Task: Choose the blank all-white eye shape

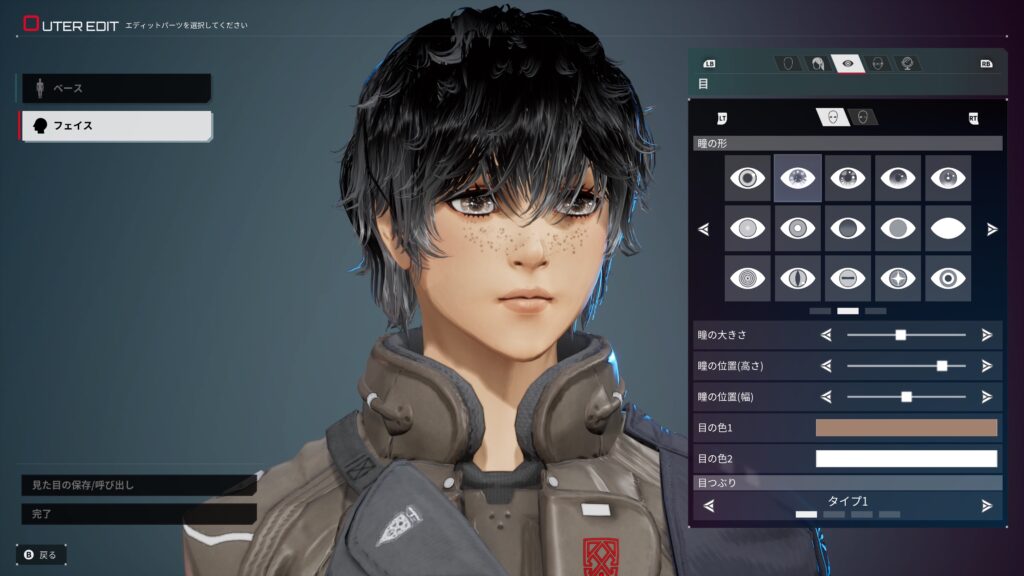Action: point(948,228)
